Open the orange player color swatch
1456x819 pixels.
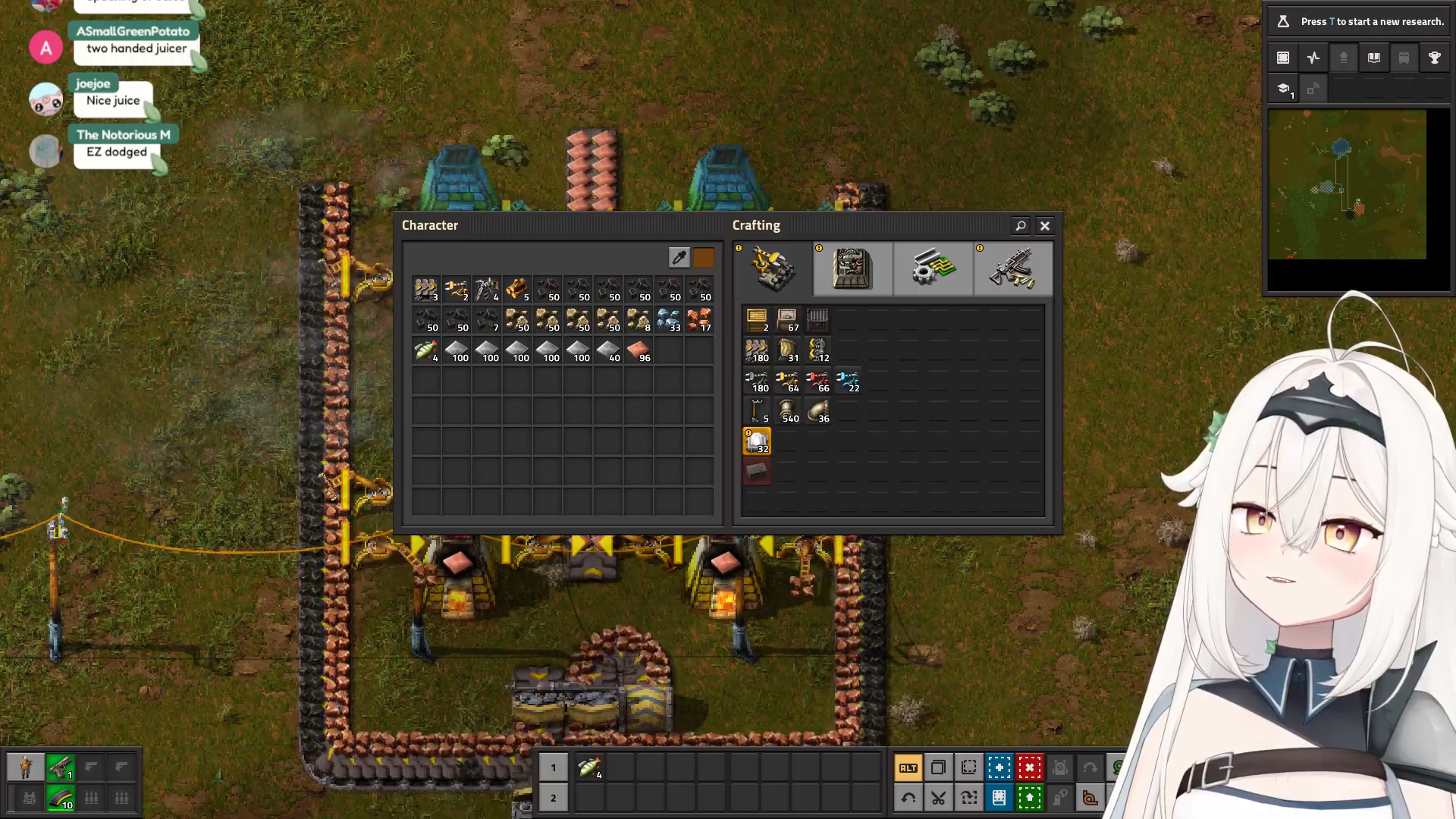(704, 258)
